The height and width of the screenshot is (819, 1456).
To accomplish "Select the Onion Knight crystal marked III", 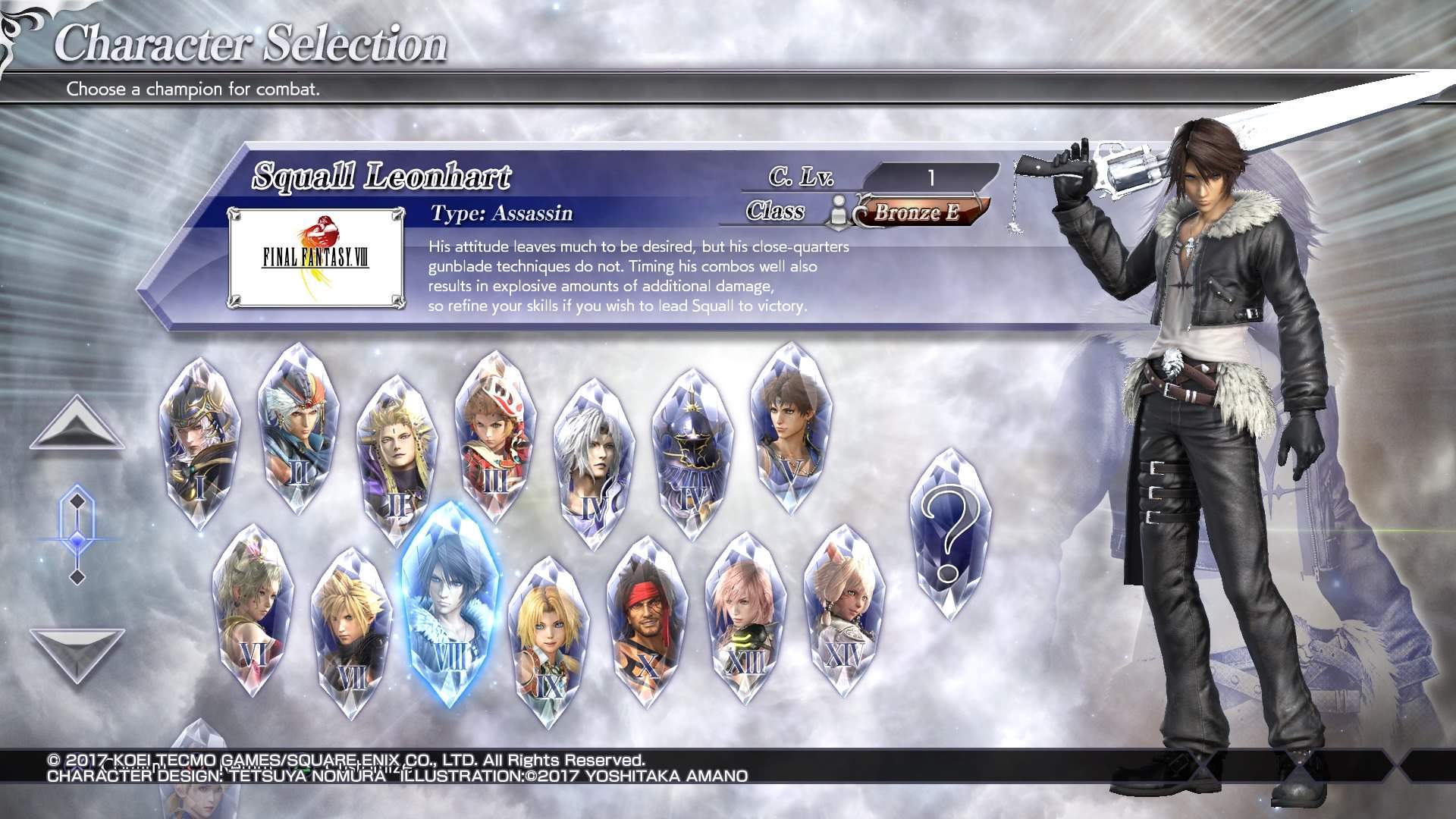I will click(x=494, y=436).
